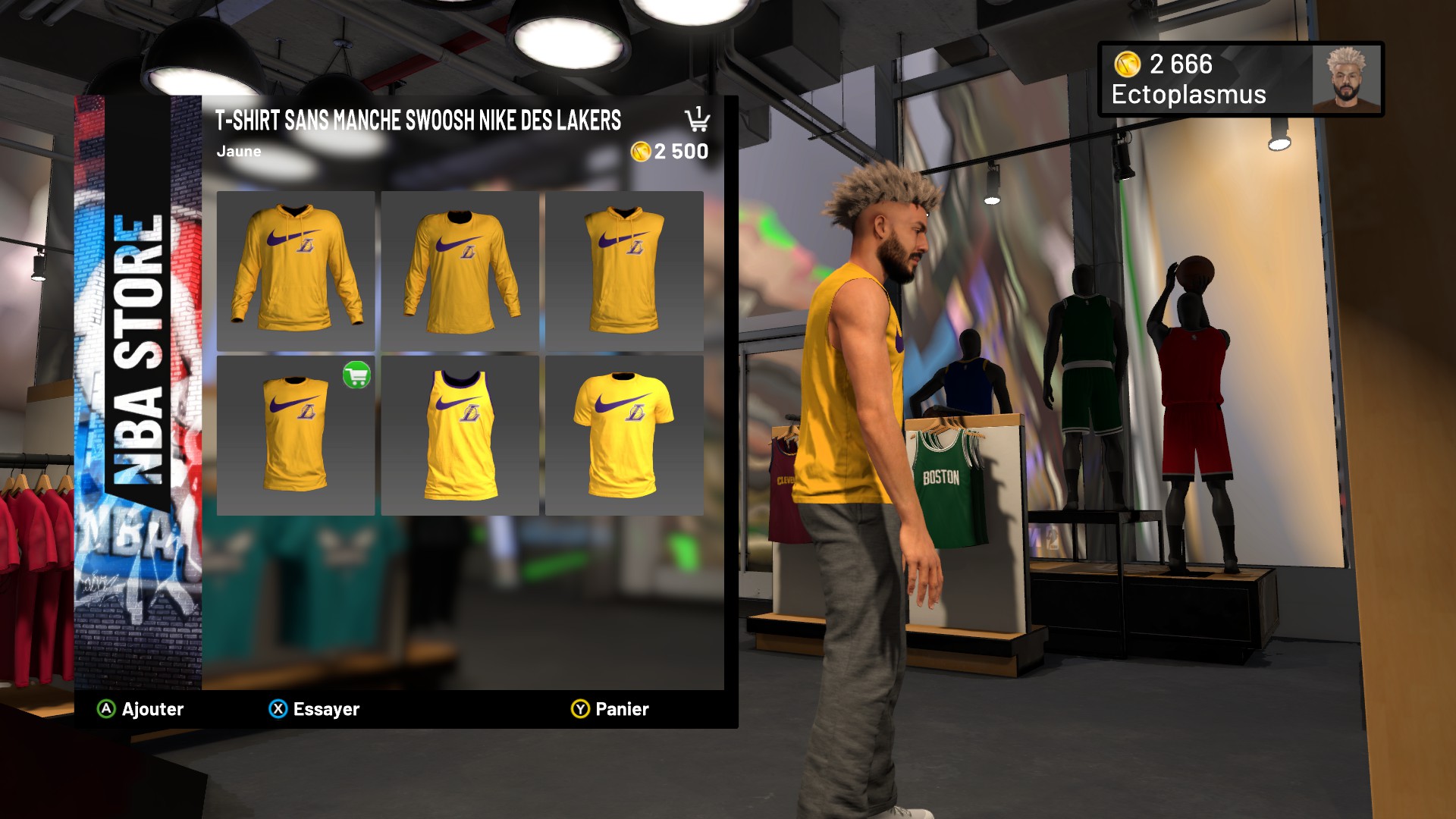Image resolution: width=1456 pixels, height=819 pixels.
Task: Choose the Lakers tank top jersey
Action: tap(460, 435)
